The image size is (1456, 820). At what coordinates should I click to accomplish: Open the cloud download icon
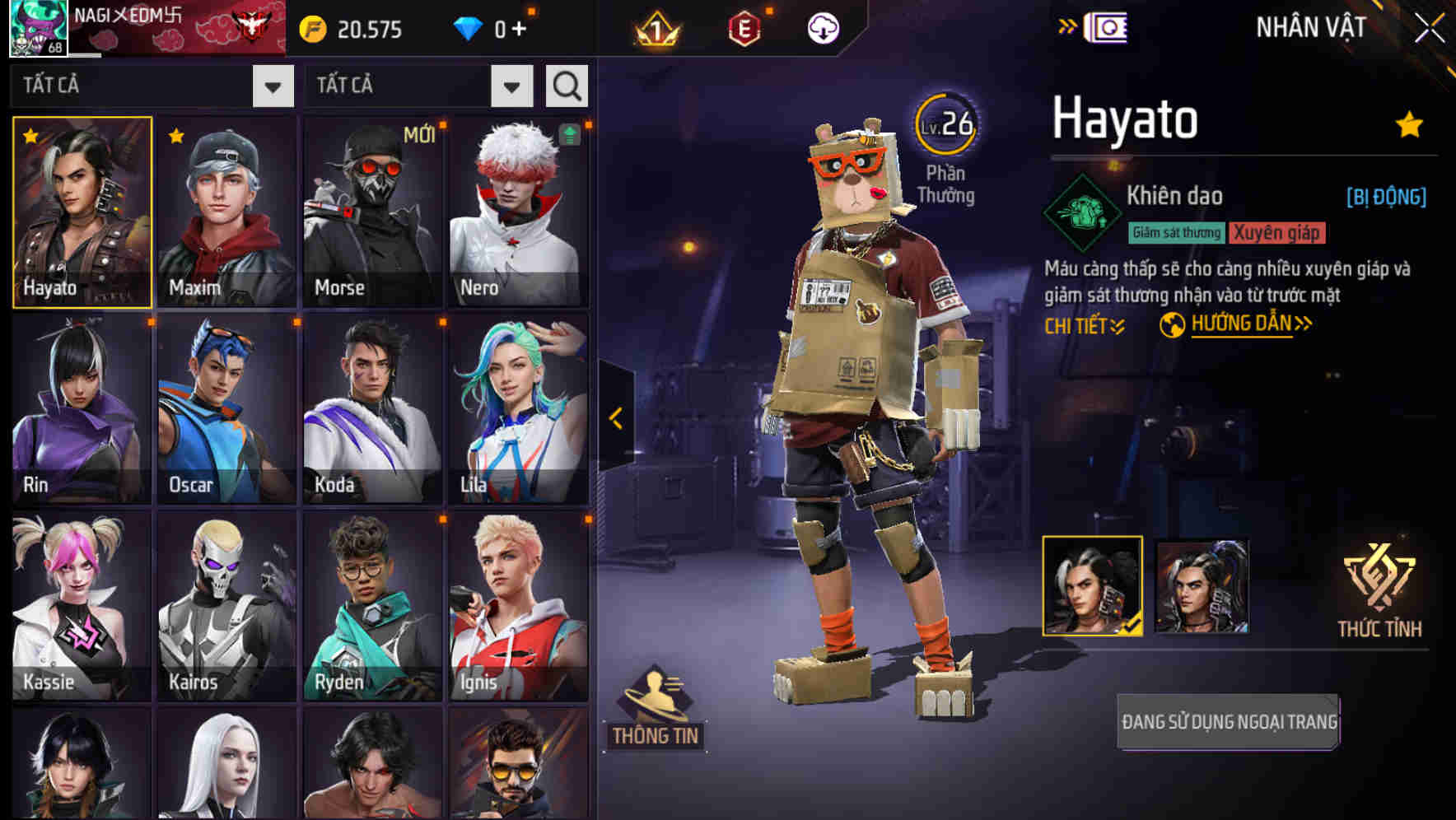click(822, 30)
